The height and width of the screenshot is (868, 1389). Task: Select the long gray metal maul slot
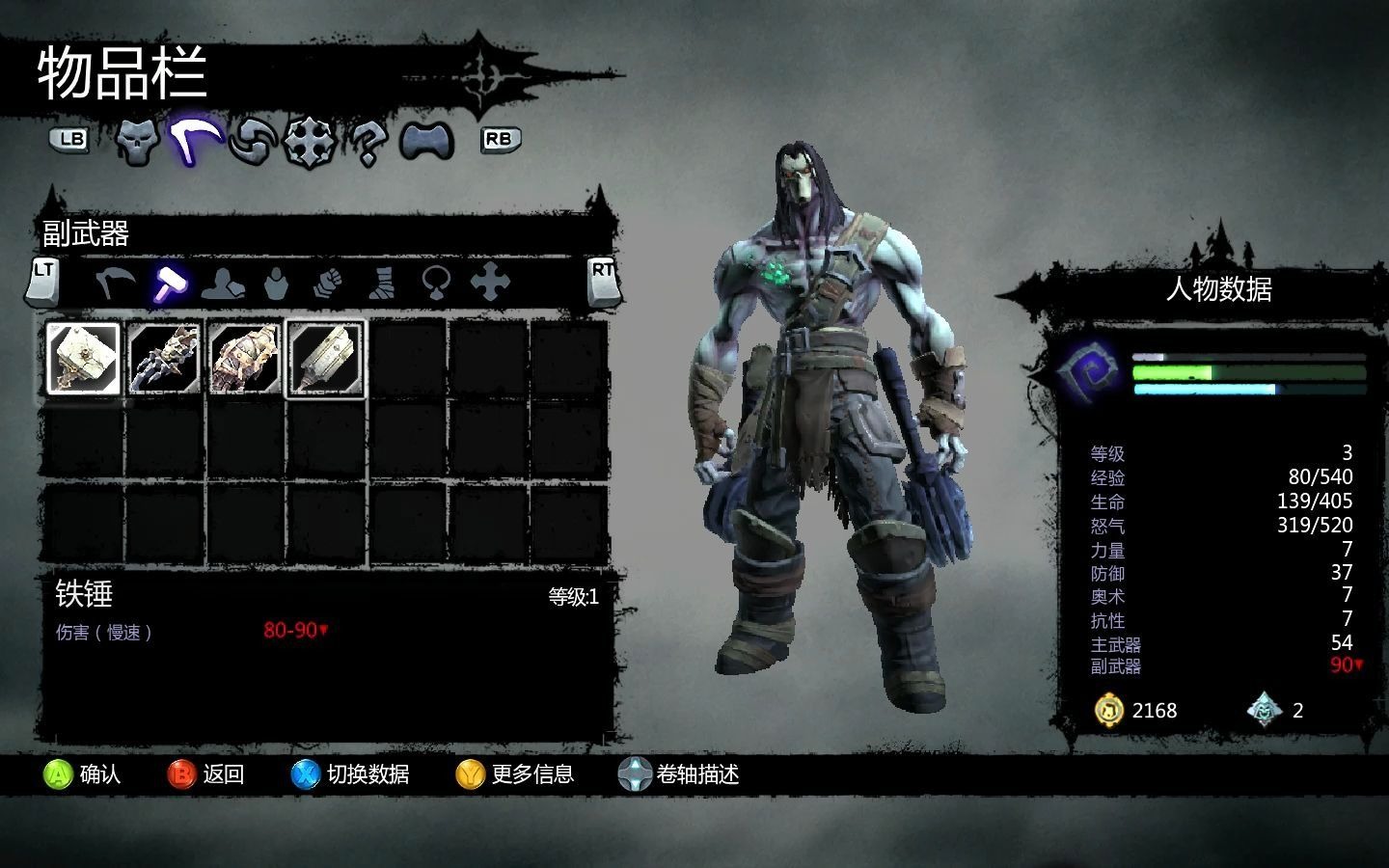point(326,359)
